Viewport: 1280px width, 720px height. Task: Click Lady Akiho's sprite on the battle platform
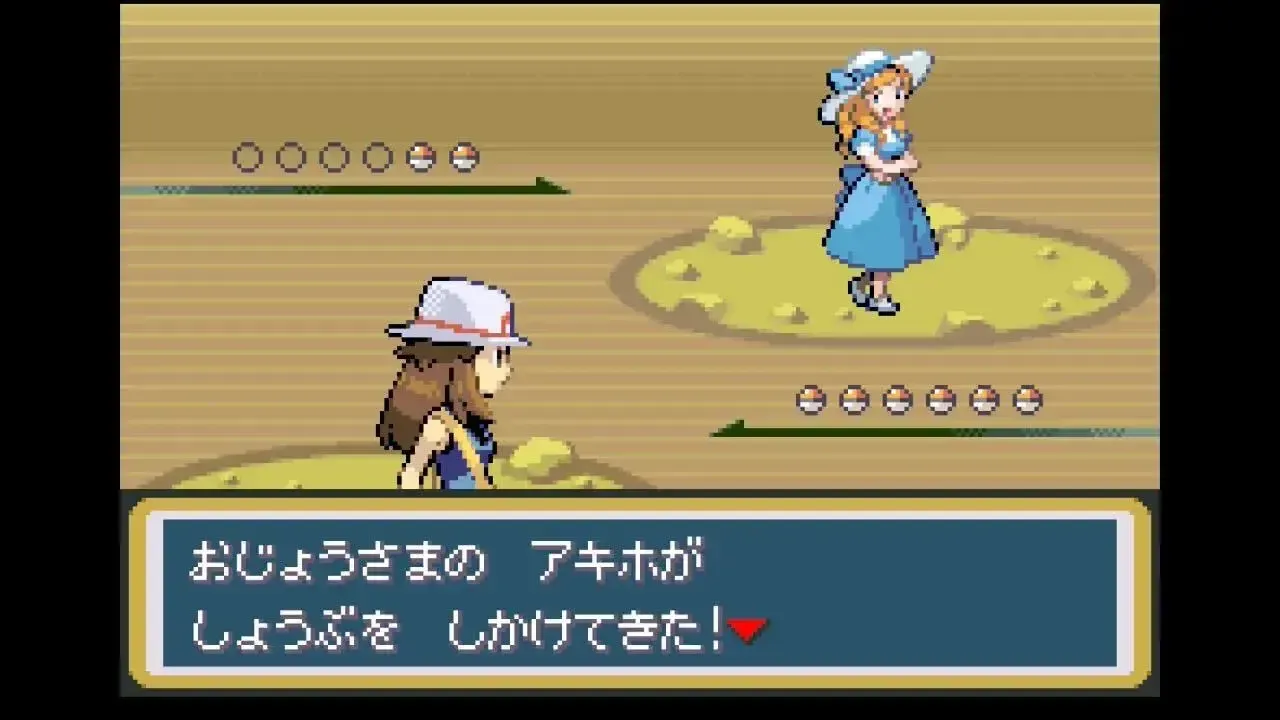[x=878, y=180]
